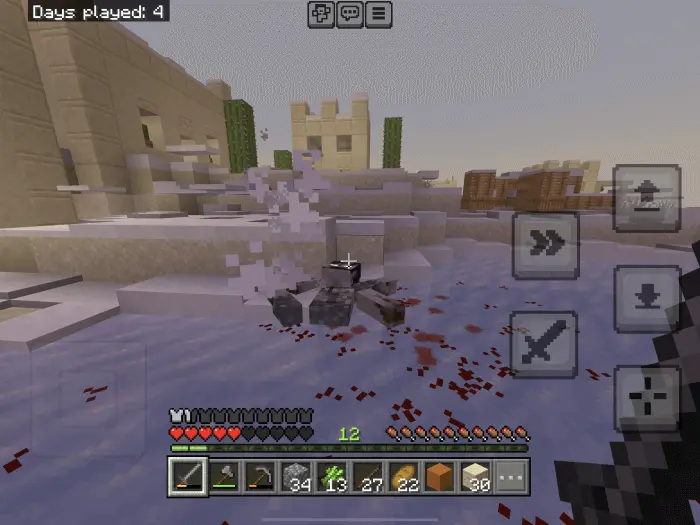Select the sword hotbar slot
This screenshot has height=525, width=700.
[187, 477]
